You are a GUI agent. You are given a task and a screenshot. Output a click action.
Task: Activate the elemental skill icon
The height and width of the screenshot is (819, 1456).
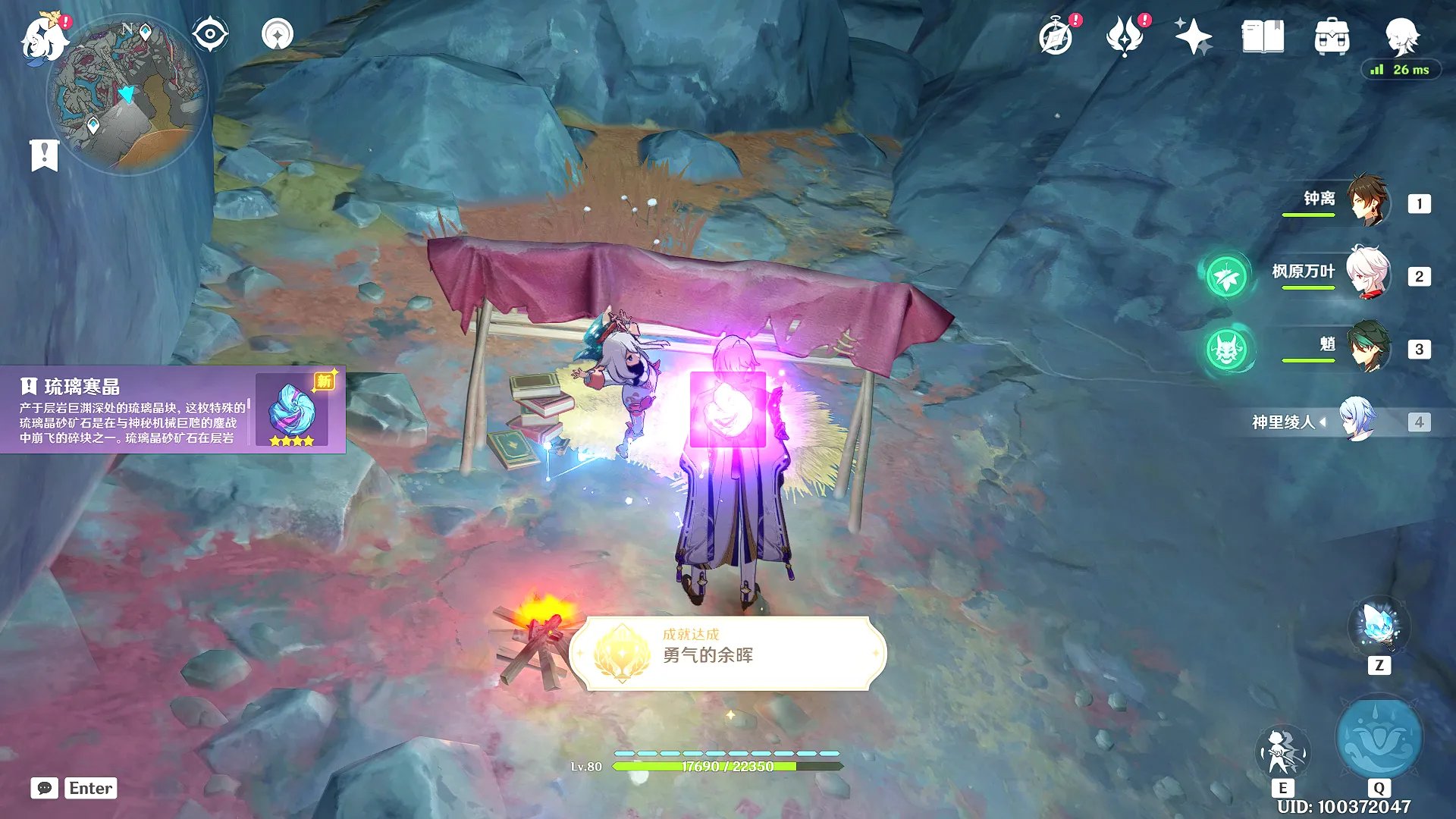[x=1282, y=752]
